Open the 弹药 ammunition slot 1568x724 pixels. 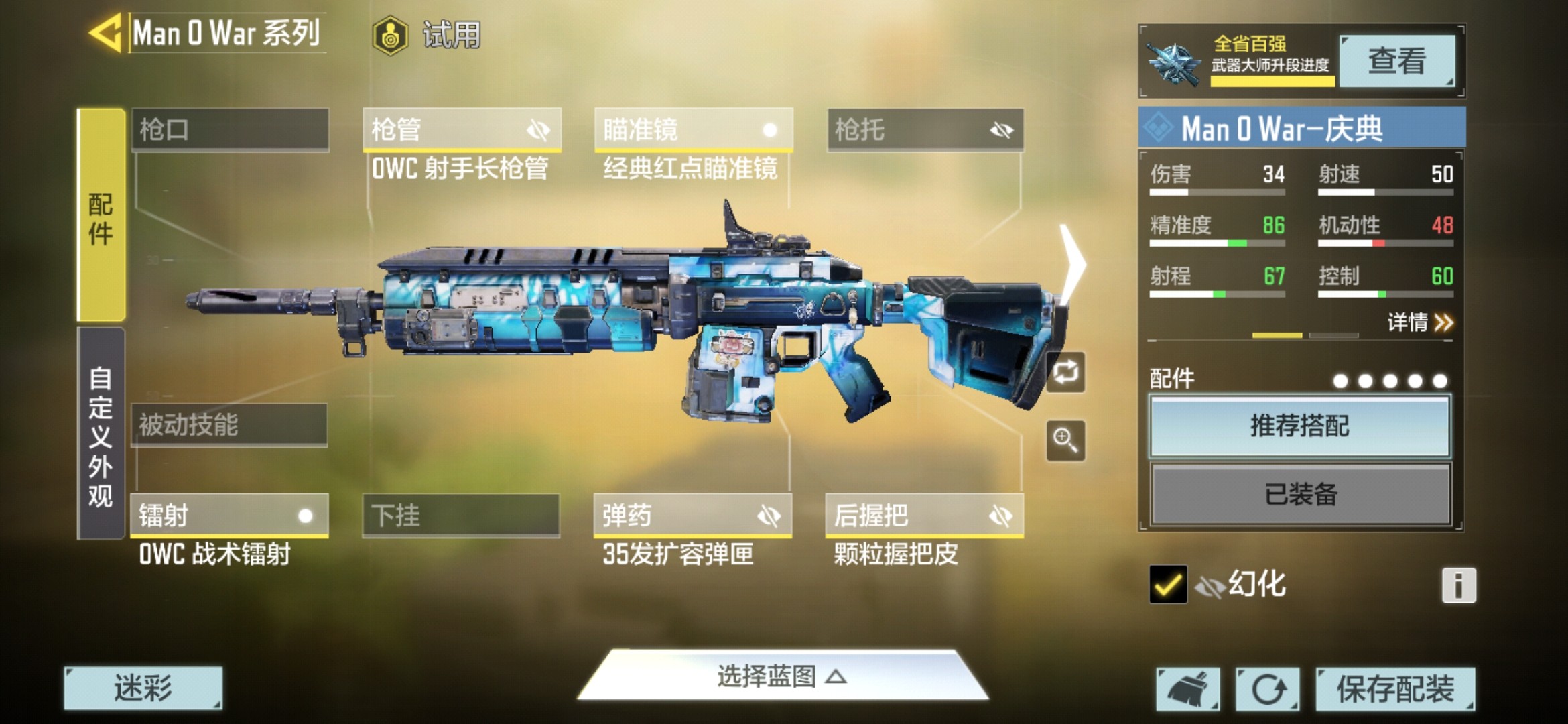coord(692,516)
